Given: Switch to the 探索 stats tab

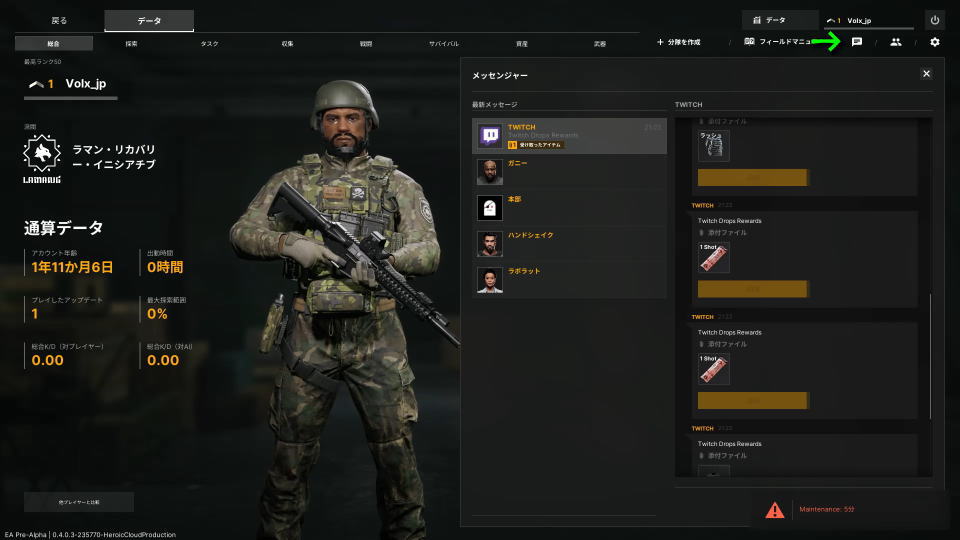Looking at the screenshot, I should 132,43.
